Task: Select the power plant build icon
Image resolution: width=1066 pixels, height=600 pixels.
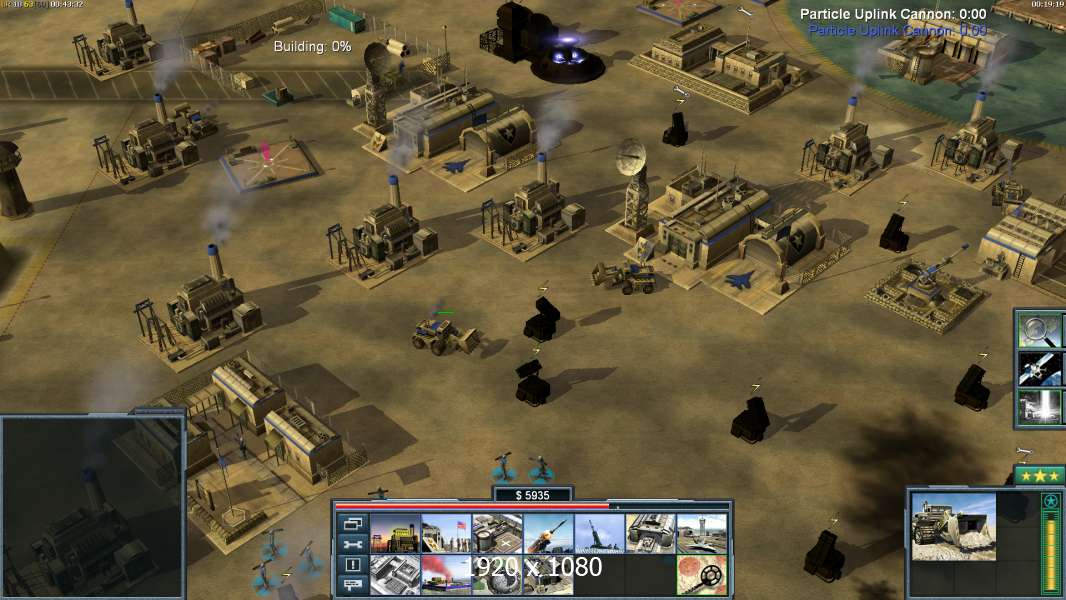Action: (395, 534)
